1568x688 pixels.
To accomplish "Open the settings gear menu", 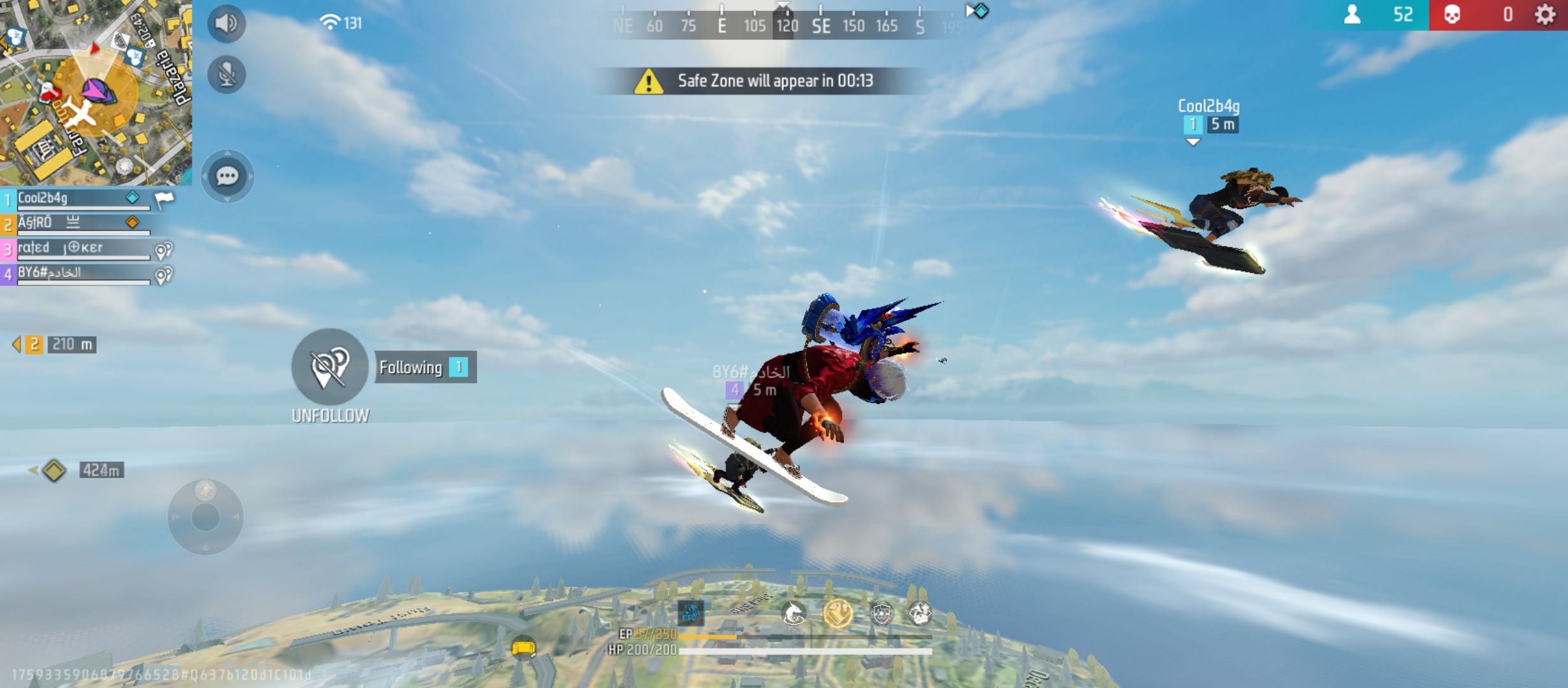I will pos(1545,15).
